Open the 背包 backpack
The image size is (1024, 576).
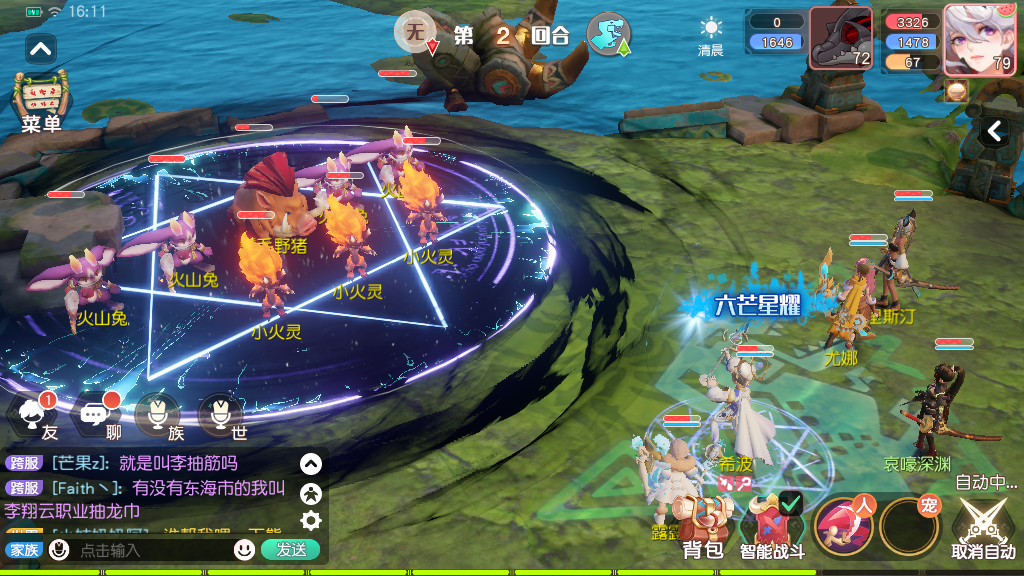(x=702, y=526)
